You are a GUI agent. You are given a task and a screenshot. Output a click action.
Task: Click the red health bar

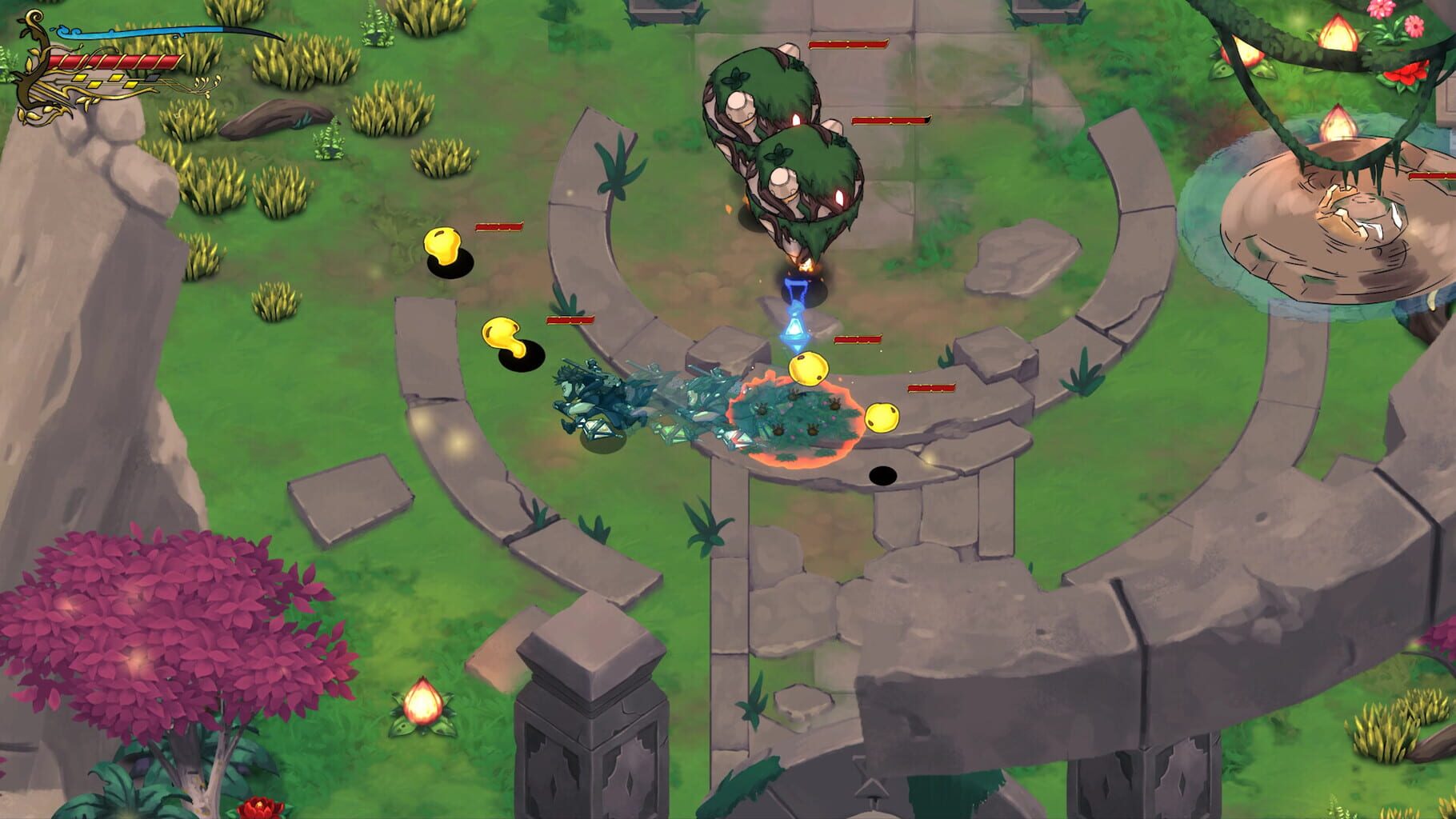click(116, 61)
